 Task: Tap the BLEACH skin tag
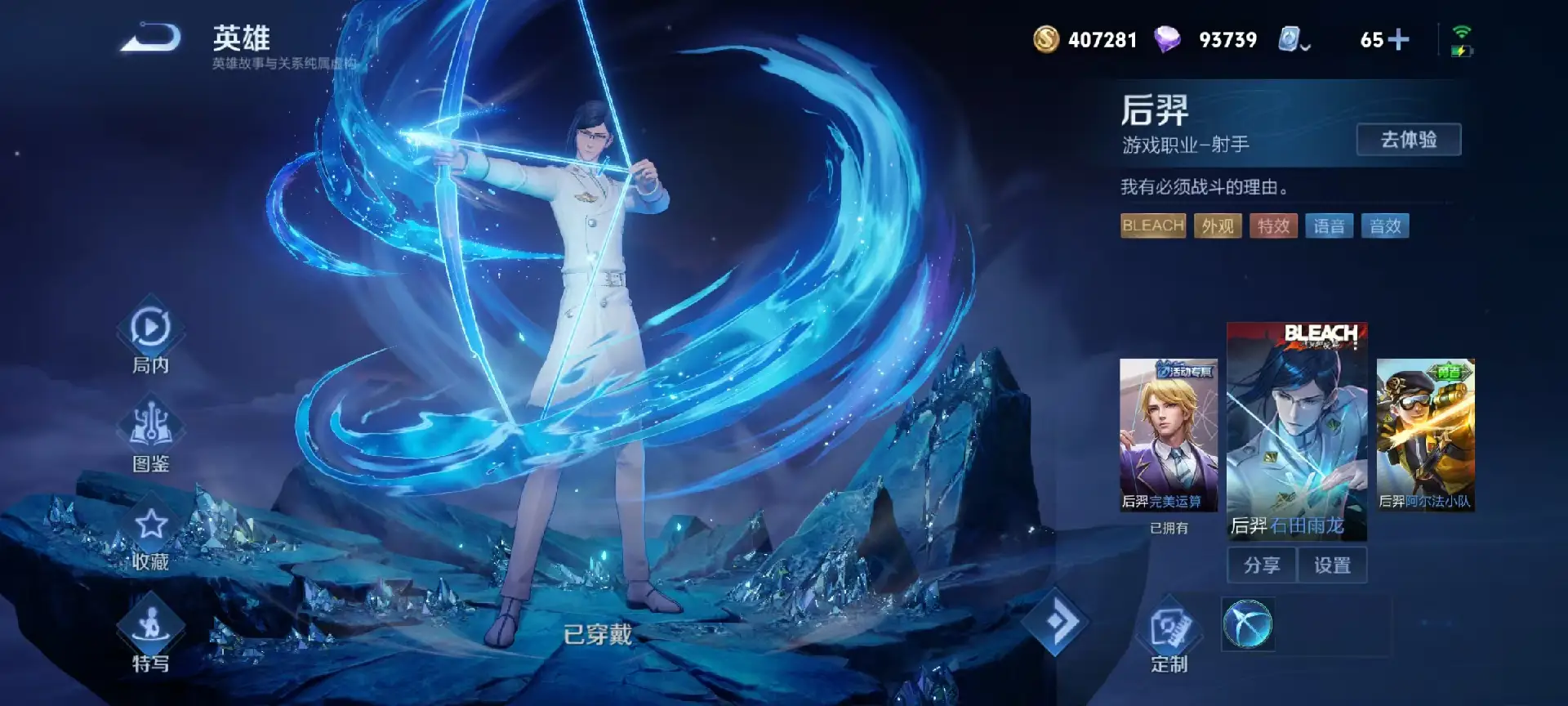(x=1152, y=226)
